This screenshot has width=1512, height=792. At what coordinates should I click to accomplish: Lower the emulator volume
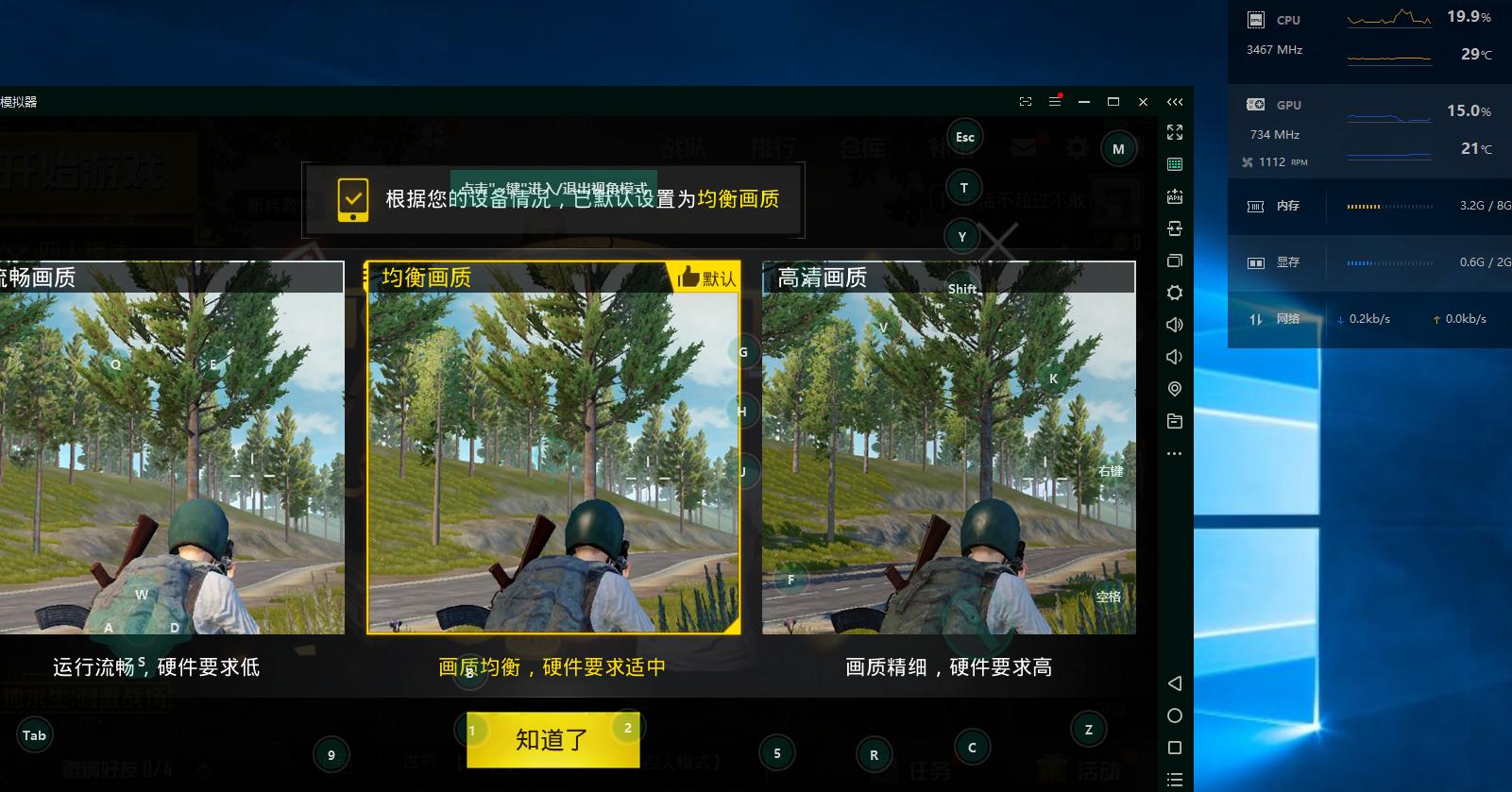coord(1175,356)
